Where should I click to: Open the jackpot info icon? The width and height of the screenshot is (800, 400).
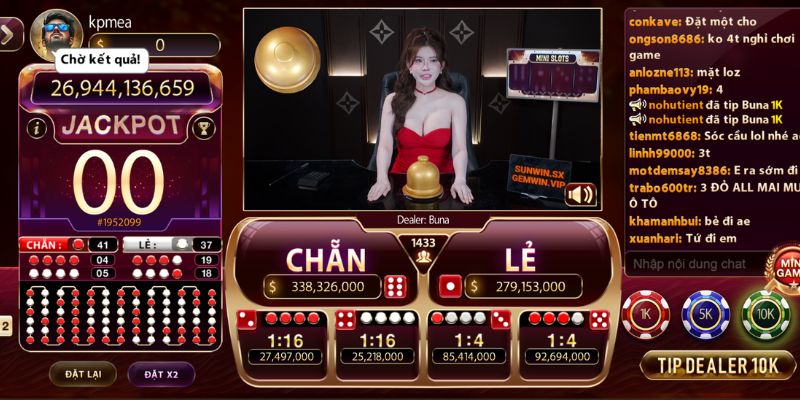tap(38, 128)
